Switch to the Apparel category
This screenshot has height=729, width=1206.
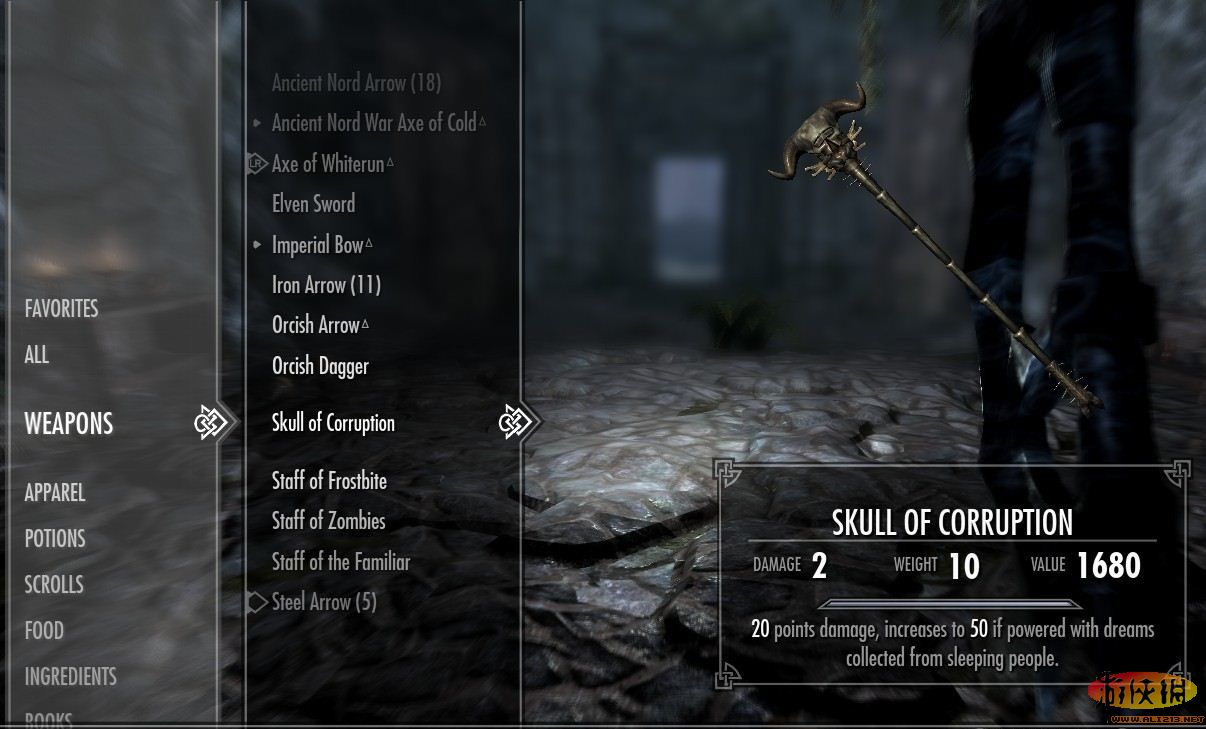[55, 493]
